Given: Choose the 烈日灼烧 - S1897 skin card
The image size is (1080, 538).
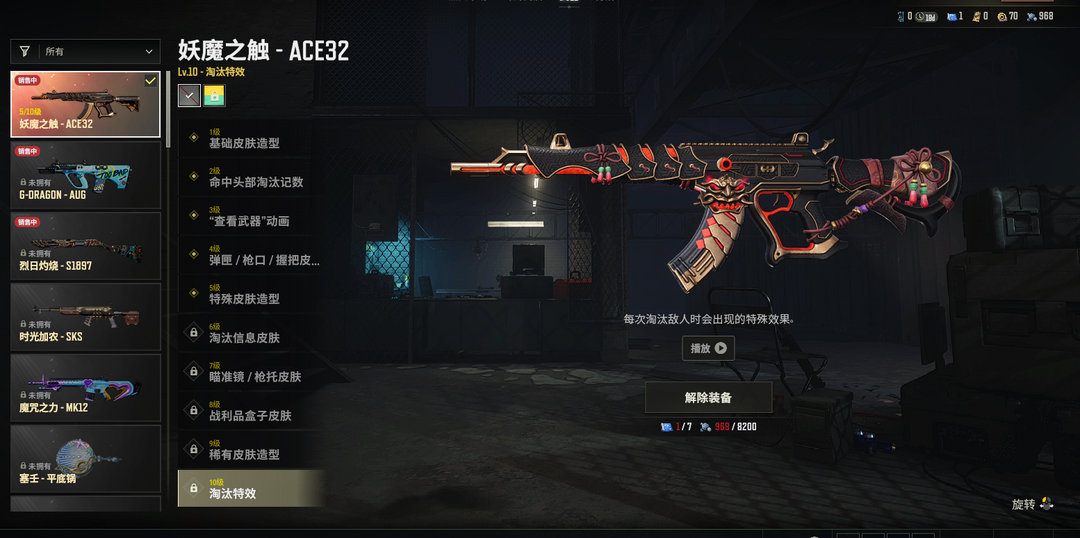Looking at the screenshot, I should tap(85, 245).
